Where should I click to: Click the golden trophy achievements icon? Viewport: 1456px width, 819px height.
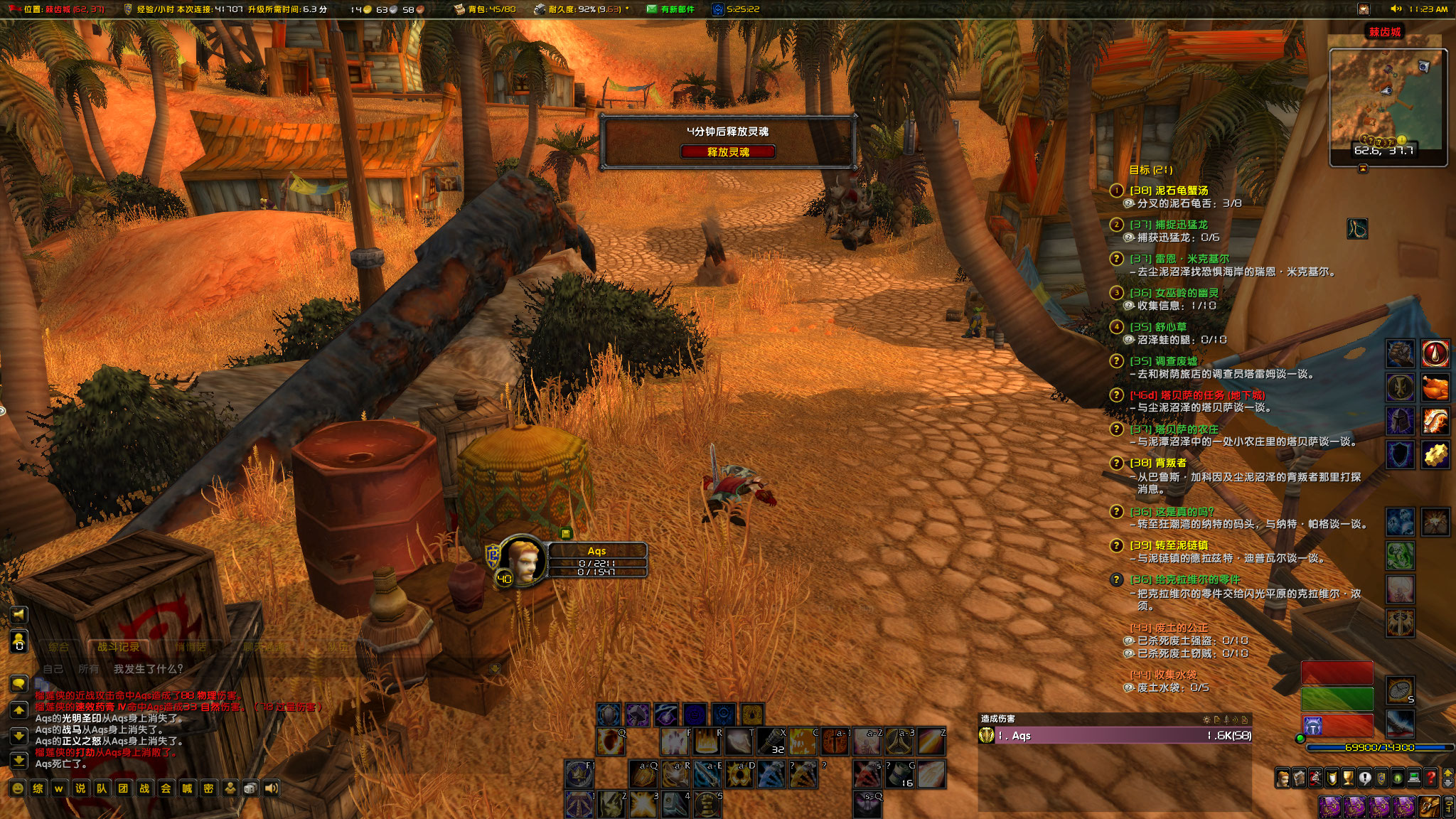click(x=1348, y=777)
